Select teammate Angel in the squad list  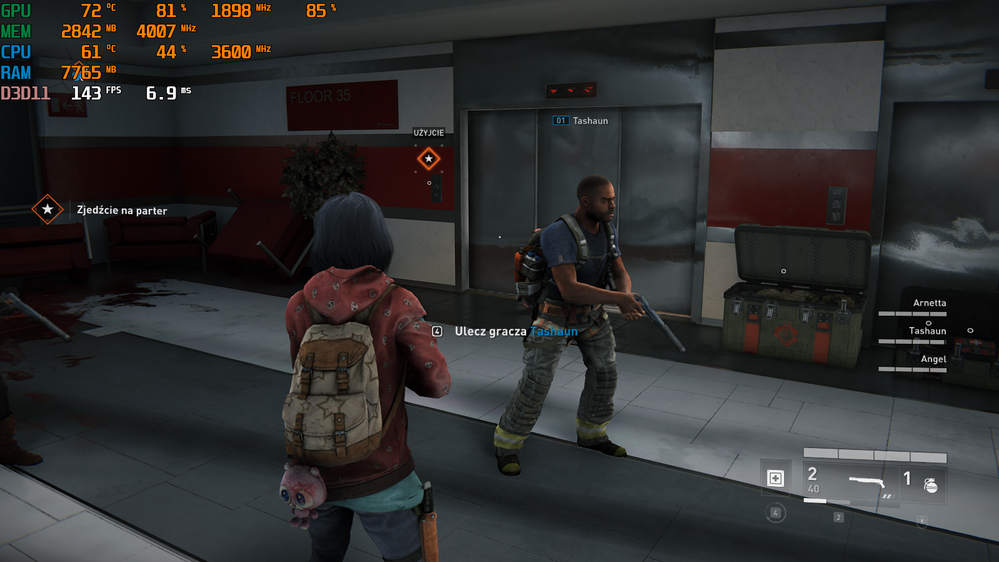tap(932, 359)
